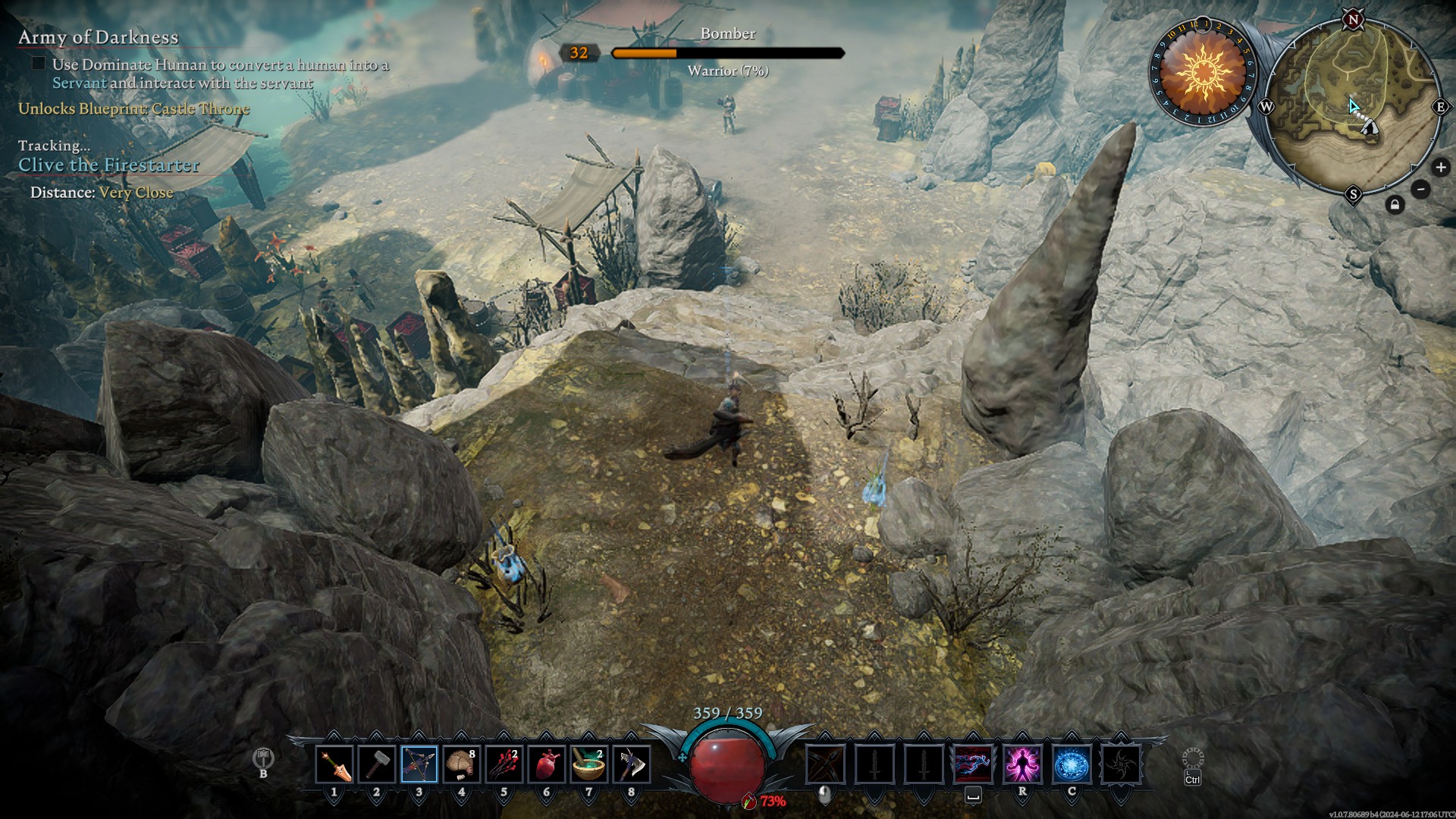Equip the axe from the hotbar
1456x819 pixels.
tap(631, 764)
